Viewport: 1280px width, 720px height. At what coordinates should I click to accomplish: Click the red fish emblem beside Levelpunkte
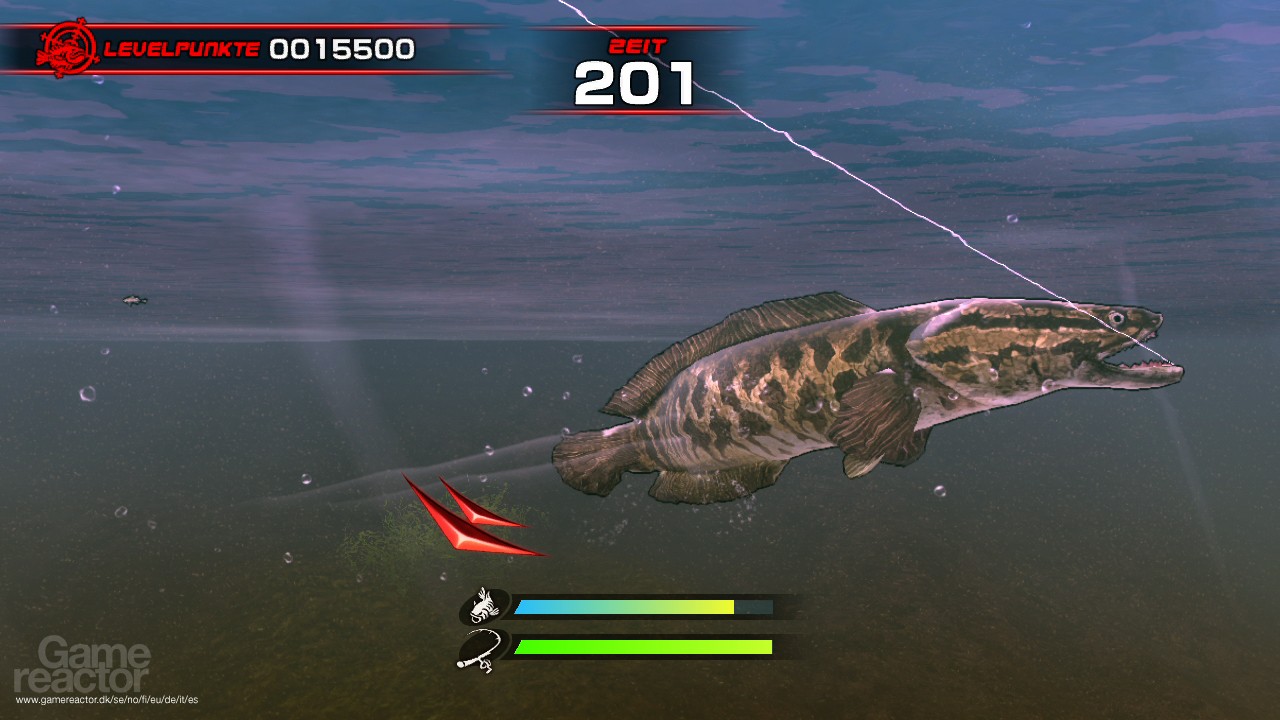click(66, 47)
